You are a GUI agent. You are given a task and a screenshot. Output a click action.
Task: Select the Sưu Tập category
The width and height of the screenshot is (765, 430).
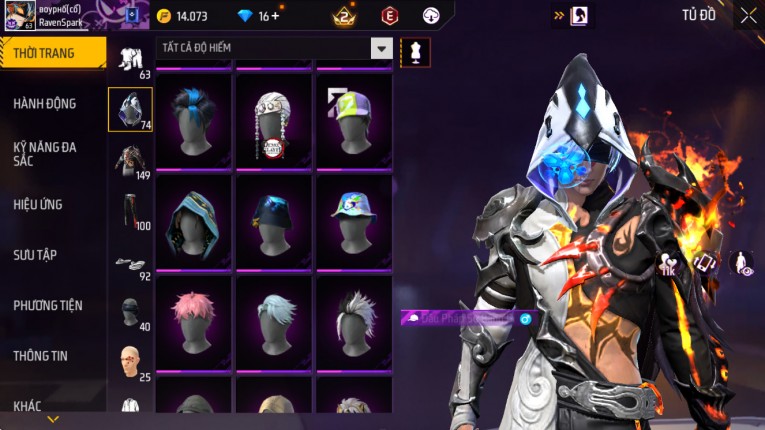(x=35, y=255)
